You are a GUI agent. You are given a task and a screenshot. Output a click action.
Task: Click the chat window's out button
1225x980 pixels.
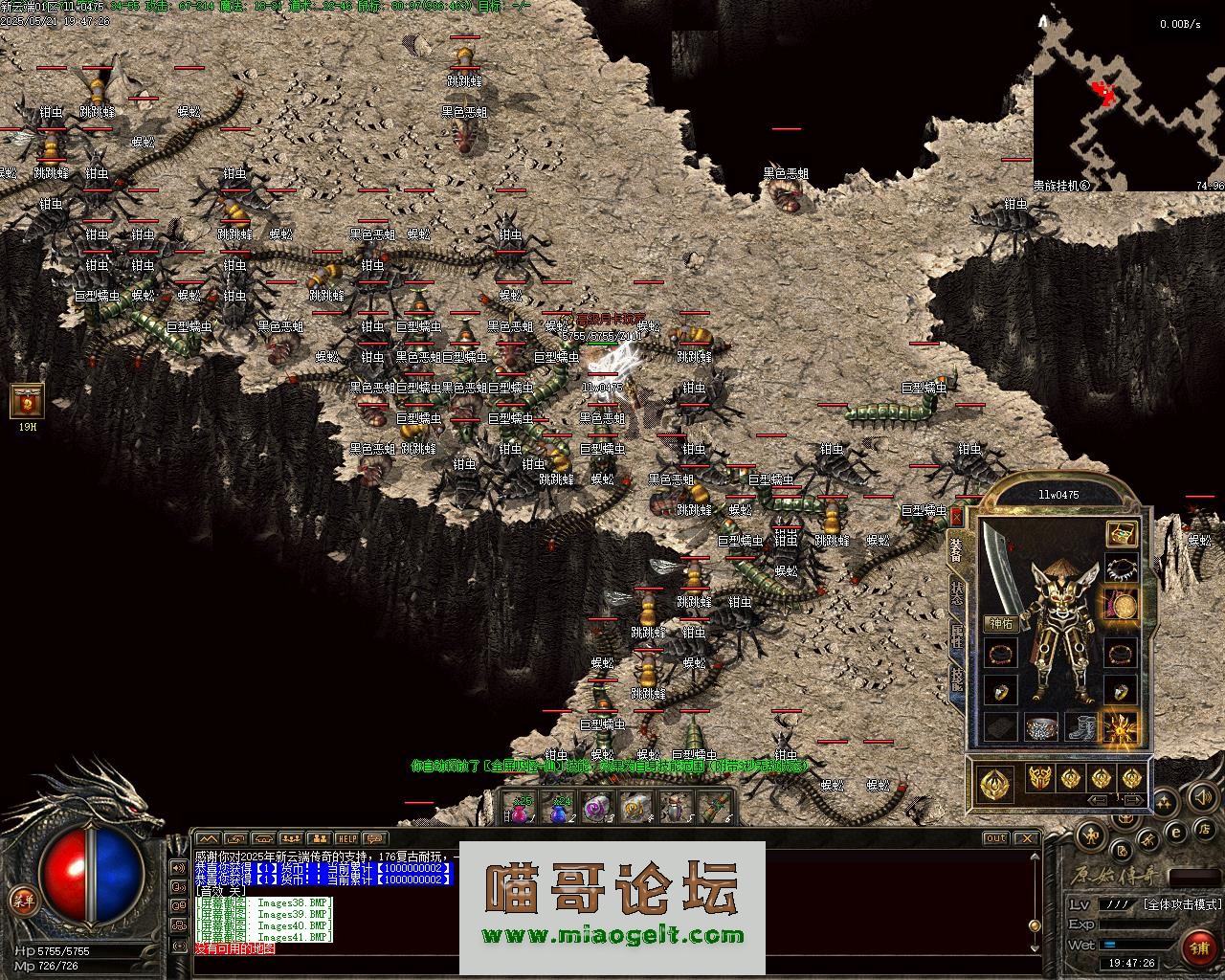(996, 838)
